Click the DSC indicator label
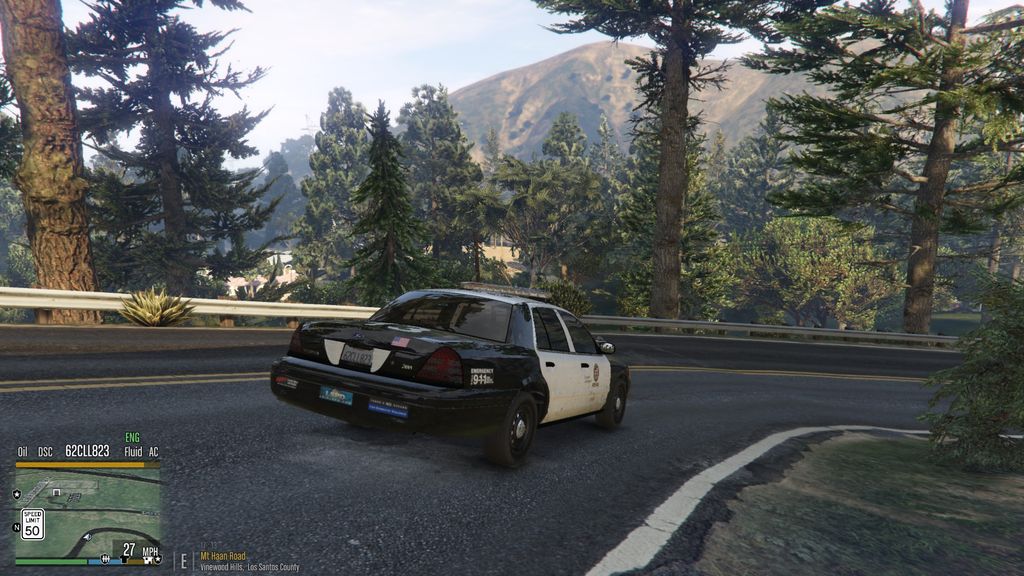1024x576 pixels. coord(45,452)
